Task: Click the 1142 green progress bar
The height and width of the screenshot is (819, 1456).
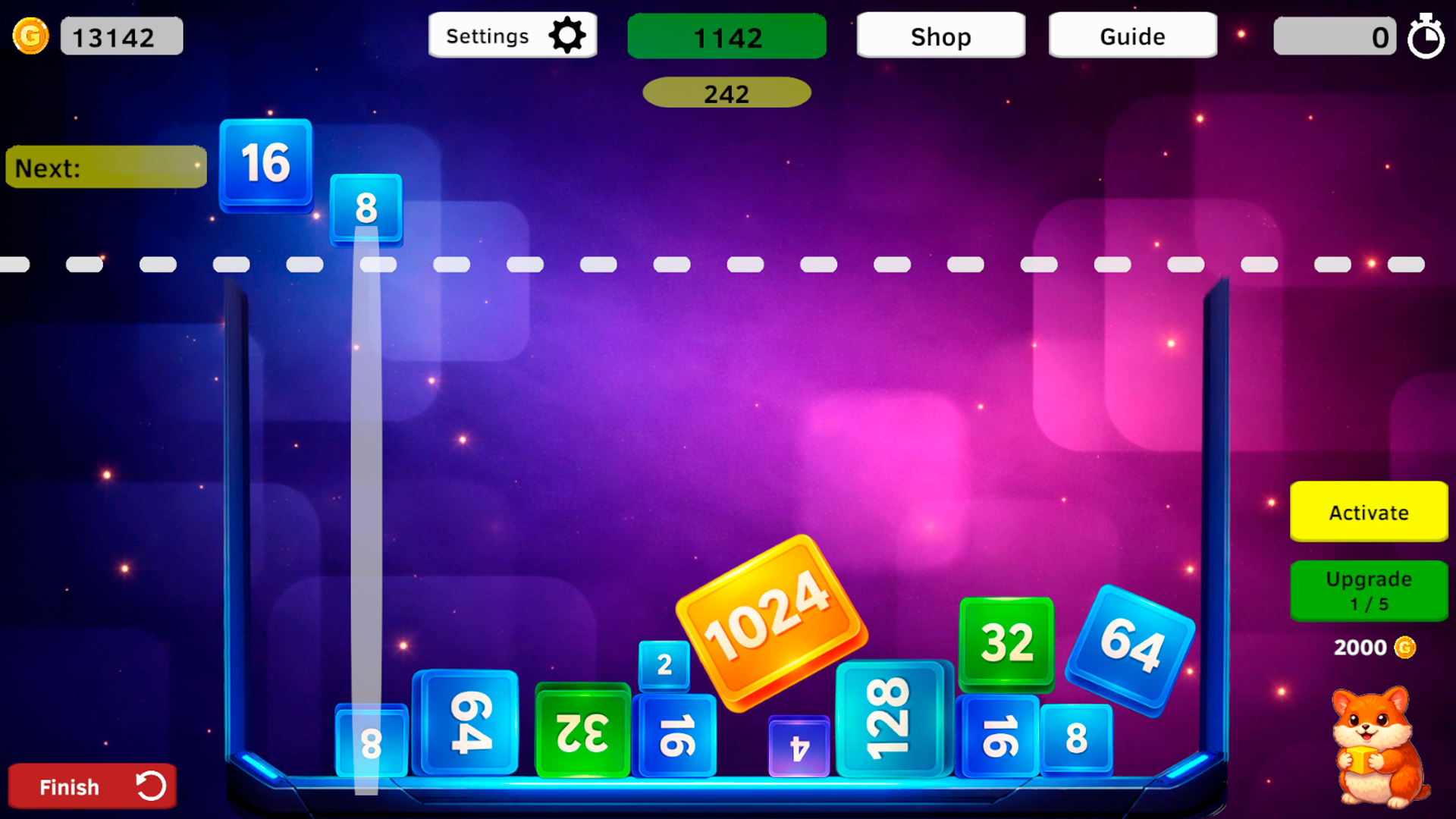Action: (726, 36)
